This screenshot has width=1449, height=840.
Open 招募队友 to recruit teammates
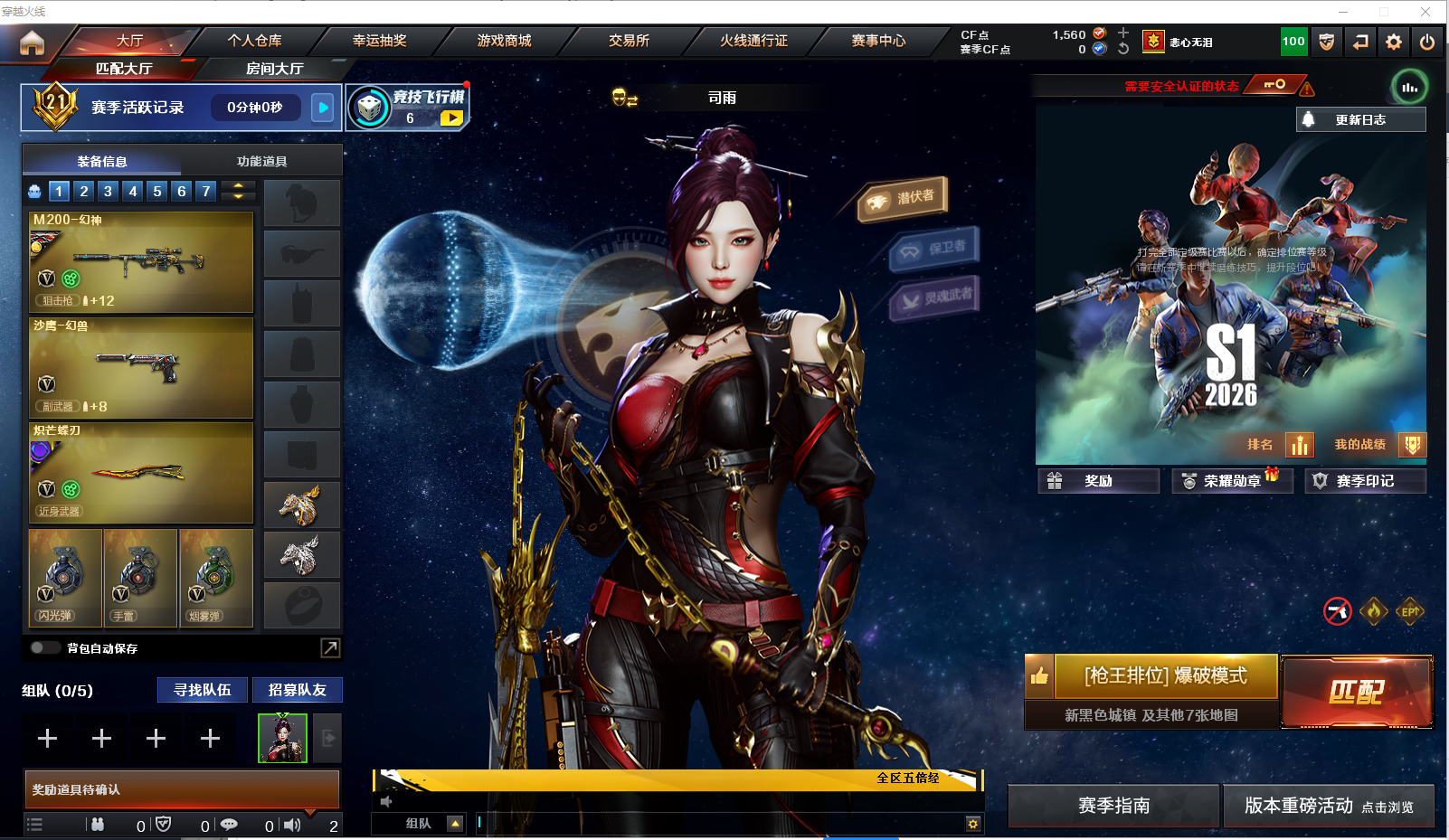[297, 690]
